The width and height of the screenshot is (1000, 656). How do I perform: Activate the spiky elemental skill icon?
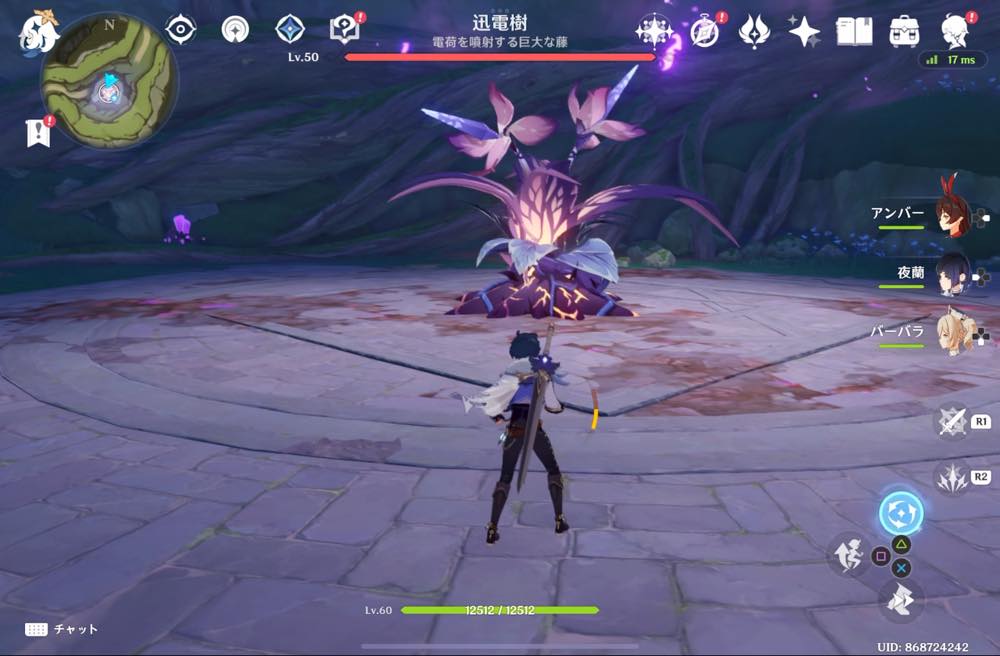coord(951,477)
